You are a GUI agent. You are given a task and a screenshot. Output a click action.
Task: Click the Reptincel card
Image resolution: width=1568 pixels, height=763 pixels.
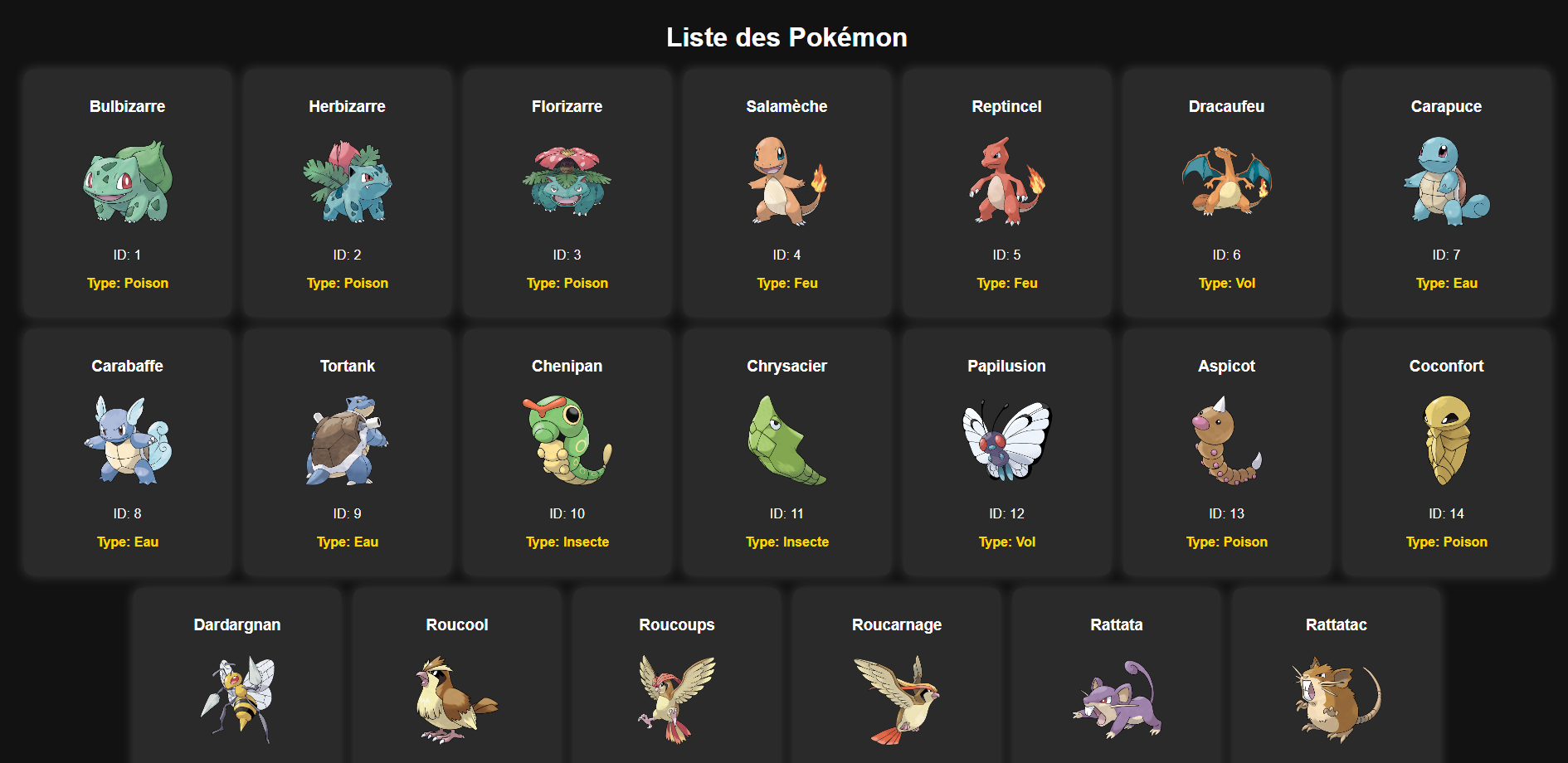1006,194
